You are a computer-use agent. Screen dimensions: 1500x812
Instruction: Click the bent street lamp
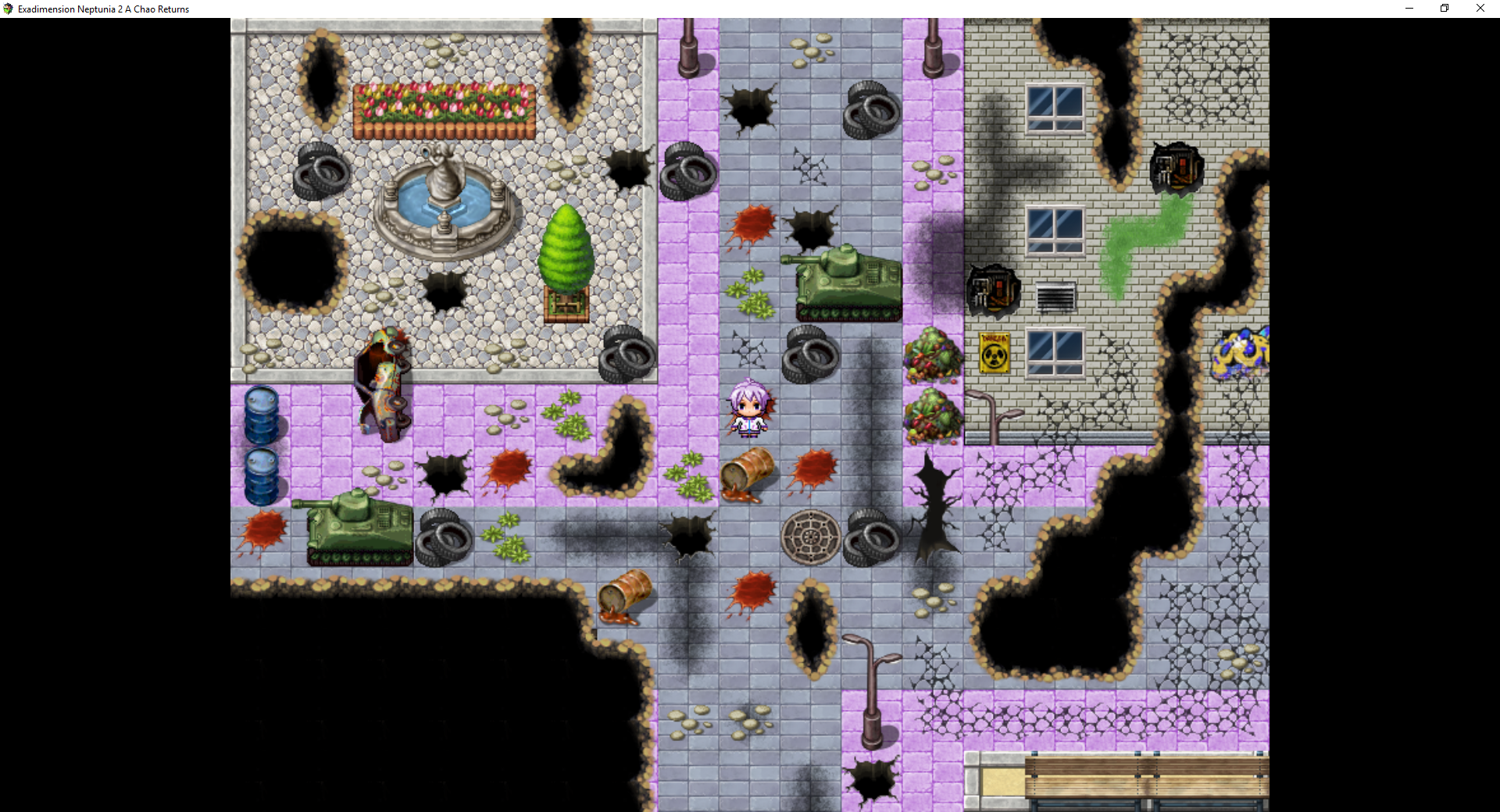click(x=871, y=679)
